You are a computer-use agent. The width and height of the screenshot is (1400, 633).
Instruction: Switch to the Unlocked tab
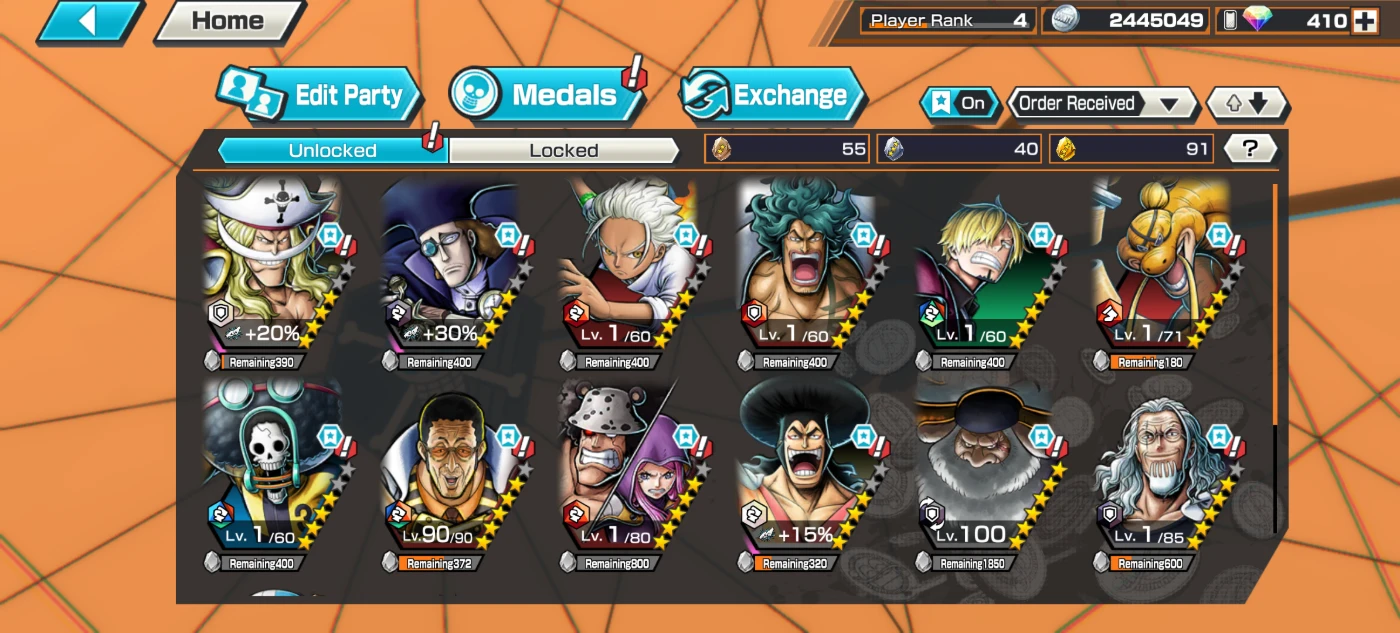click(332, 151)
